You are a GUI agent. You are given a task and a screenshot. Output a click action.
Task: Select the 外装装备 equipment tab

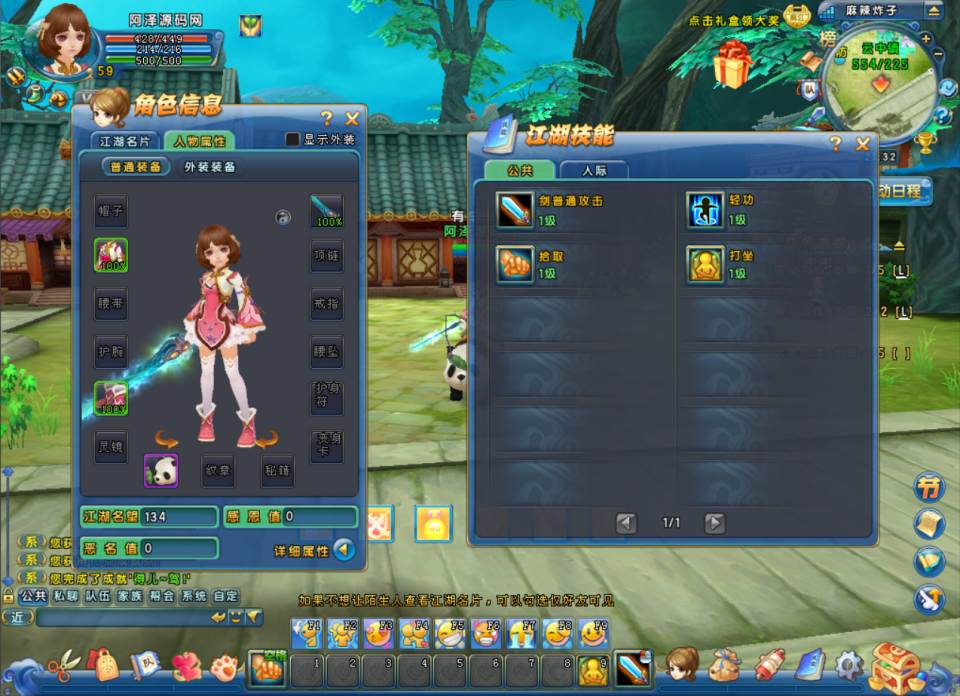(x=210, y=167)
